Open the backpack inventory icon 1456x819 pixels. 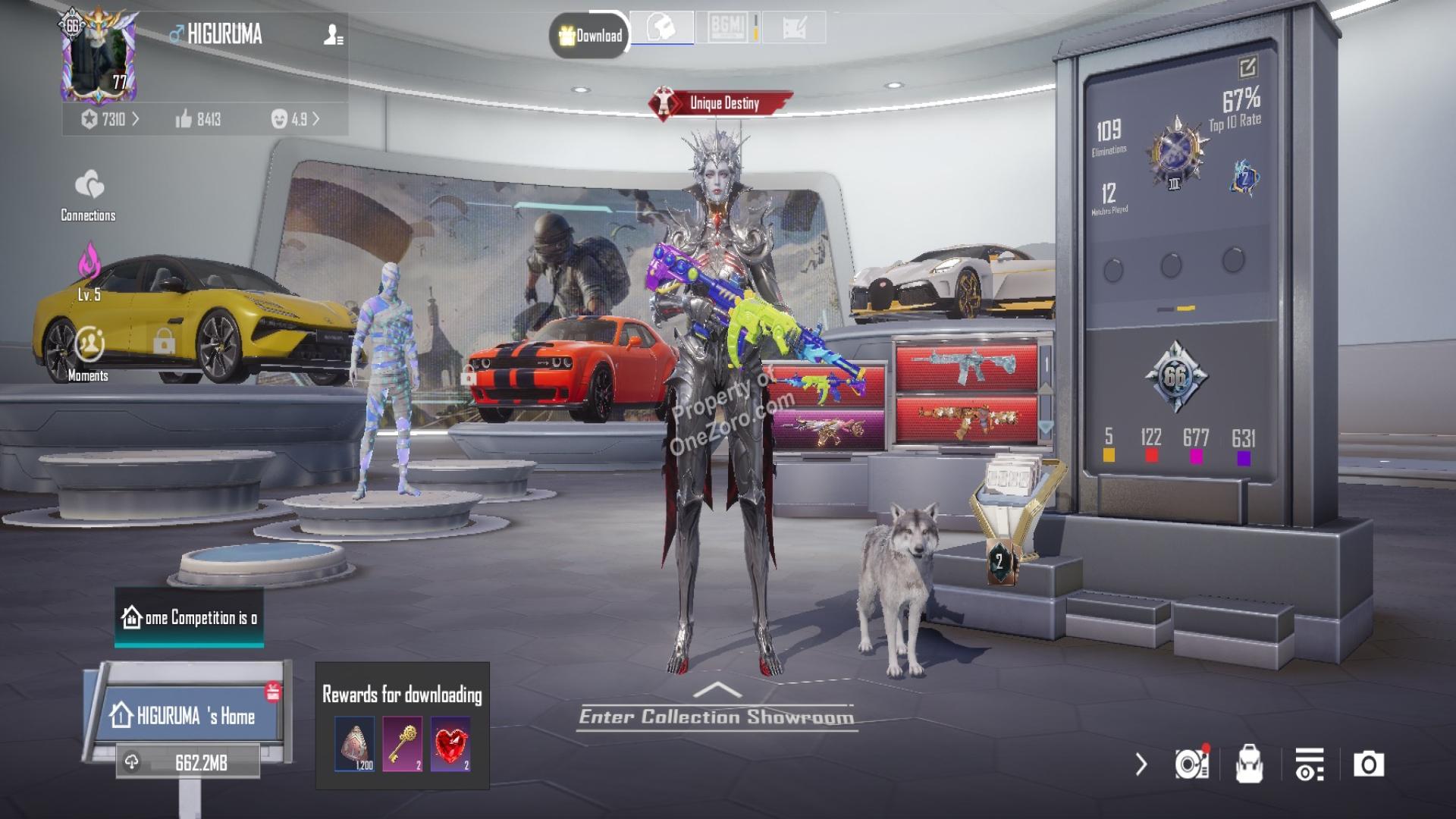[1249, 764]
